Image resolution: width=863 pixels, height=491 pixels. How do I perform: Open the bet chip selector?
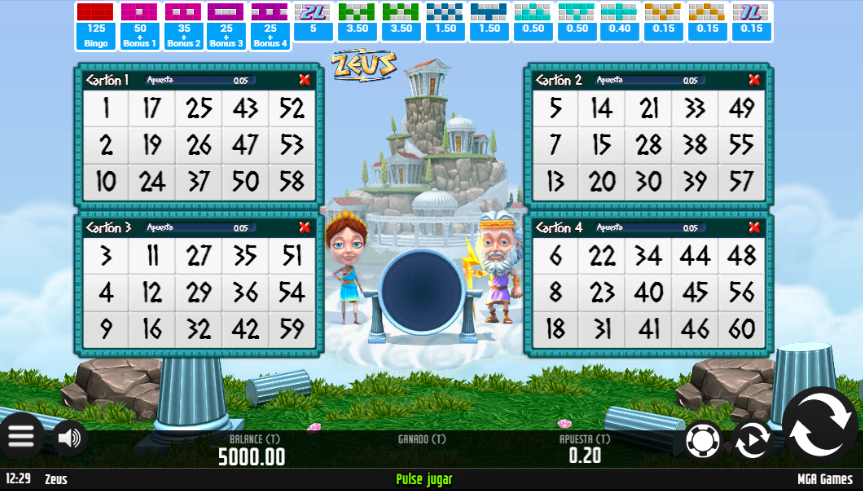(x=702, y=440)
